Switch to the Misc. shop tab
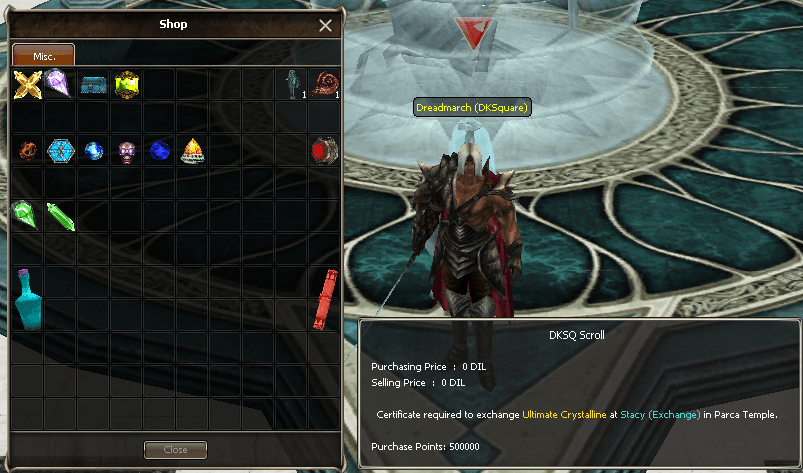803x473 pixels. 43,55
